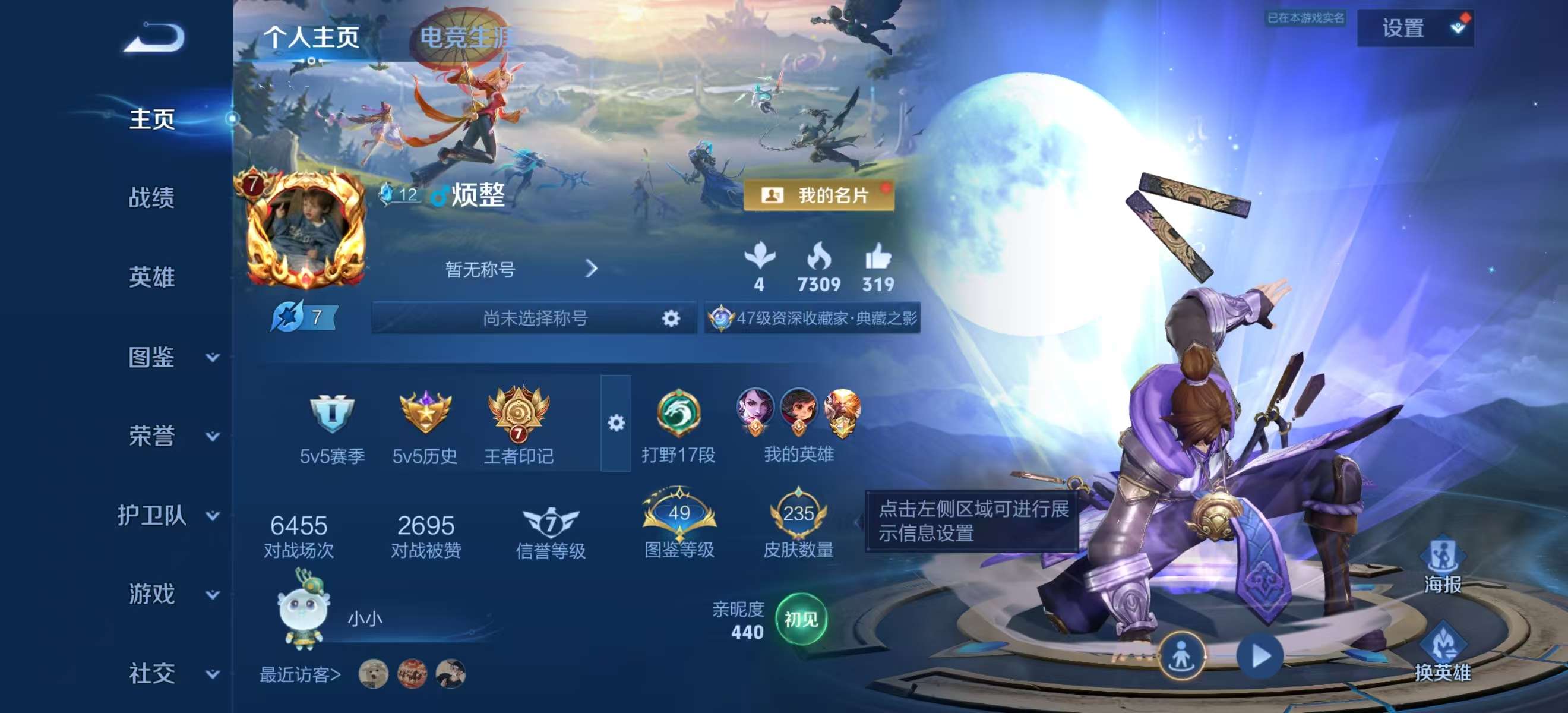Expand the 社交 menu entry

pyautogui.click(x=170, y=674)
